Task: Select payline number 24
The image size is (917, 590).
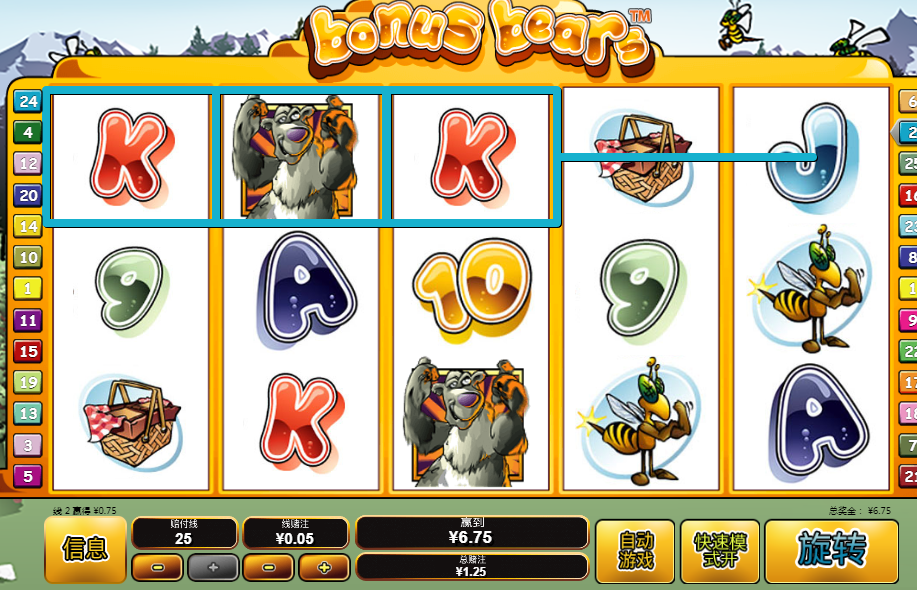Action: pyautogui.click(x=27, y=101)
